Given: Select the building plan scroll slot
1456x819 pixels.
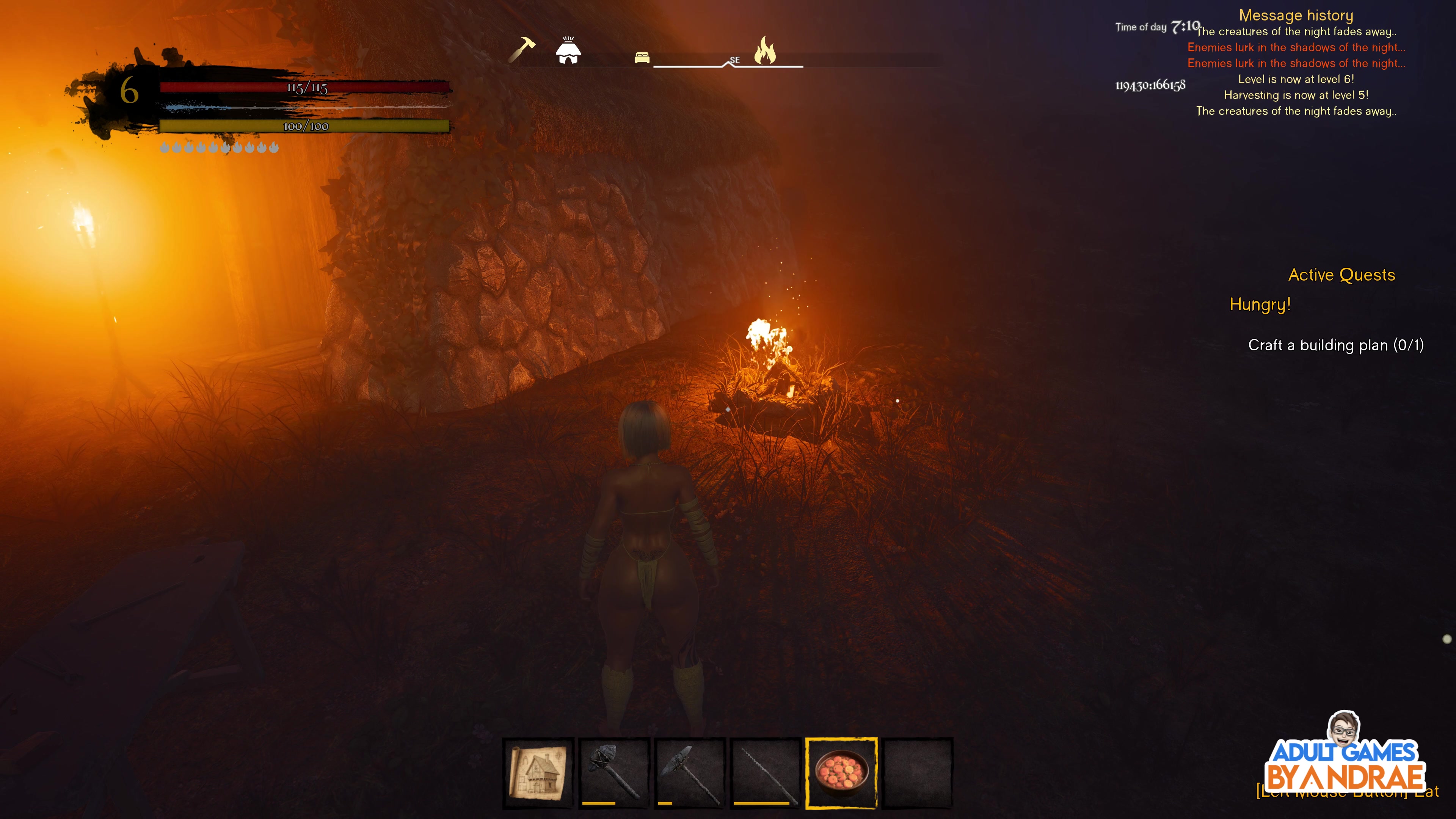Looking at the screenshot, I should point(538,772).
